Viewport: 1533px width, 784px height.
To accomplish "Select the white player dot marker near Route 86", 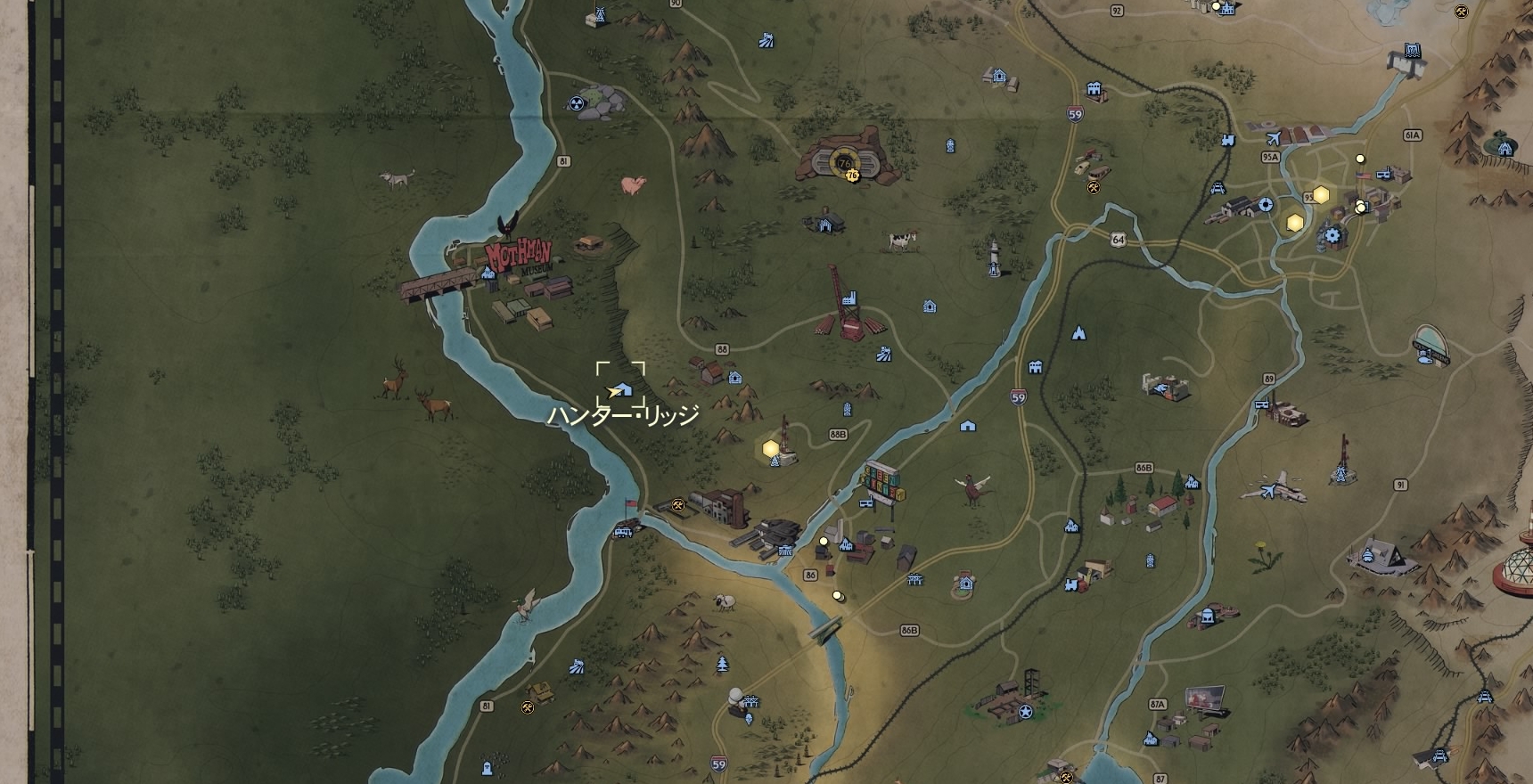I will click(x=824, y=541).
